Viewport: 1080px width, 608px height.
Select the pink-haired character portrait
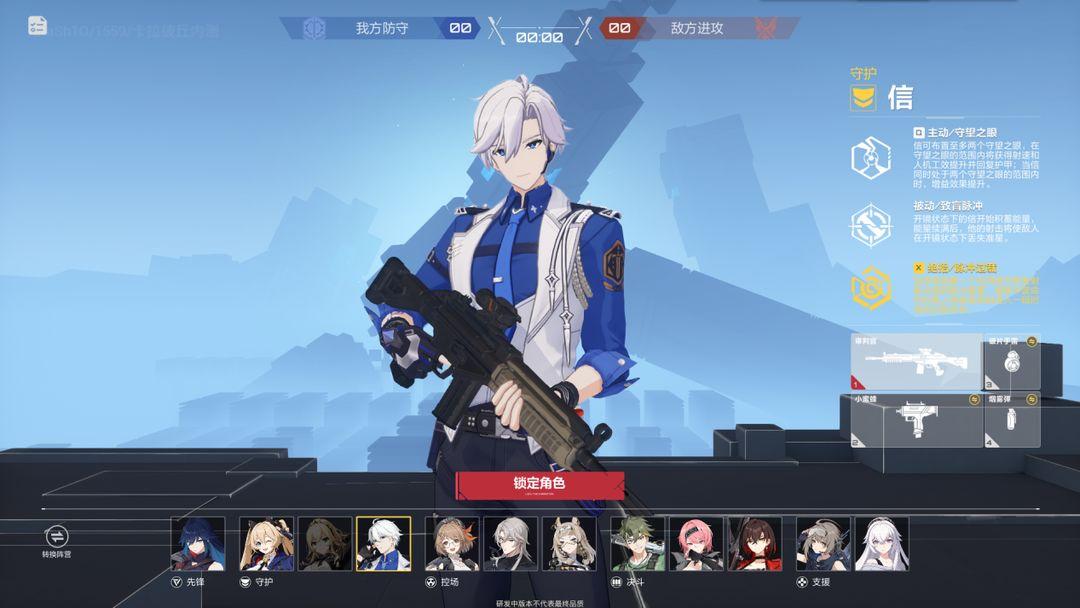pos(696,543)
